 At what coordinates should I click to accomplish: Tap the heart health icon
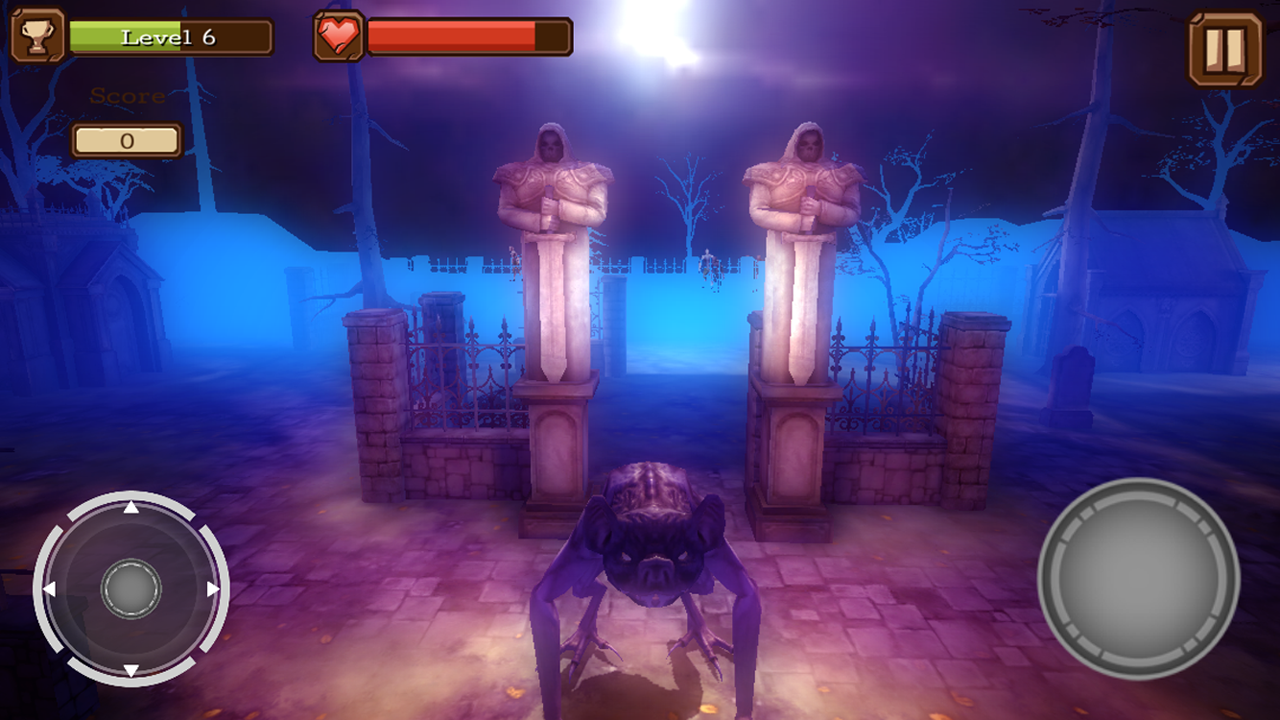click(340, 36)
